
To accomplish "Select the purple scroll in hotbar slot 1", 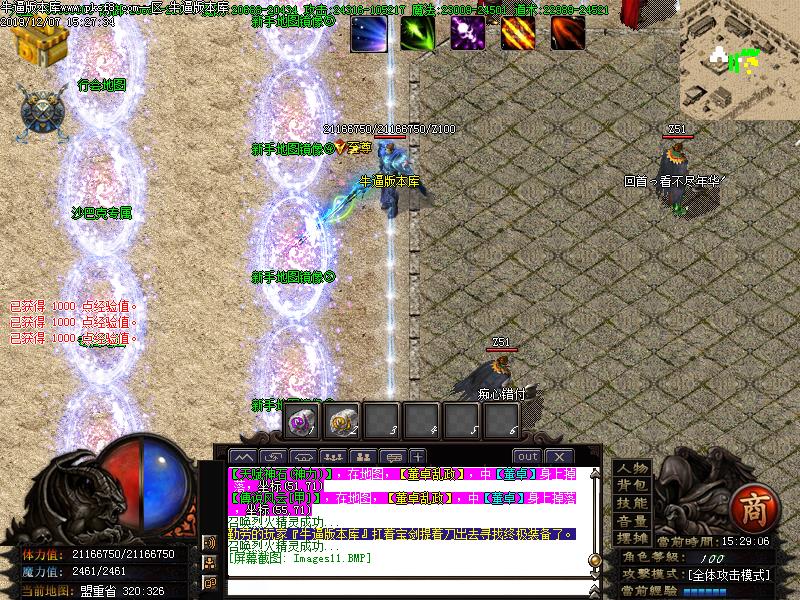I will point(300,421).
